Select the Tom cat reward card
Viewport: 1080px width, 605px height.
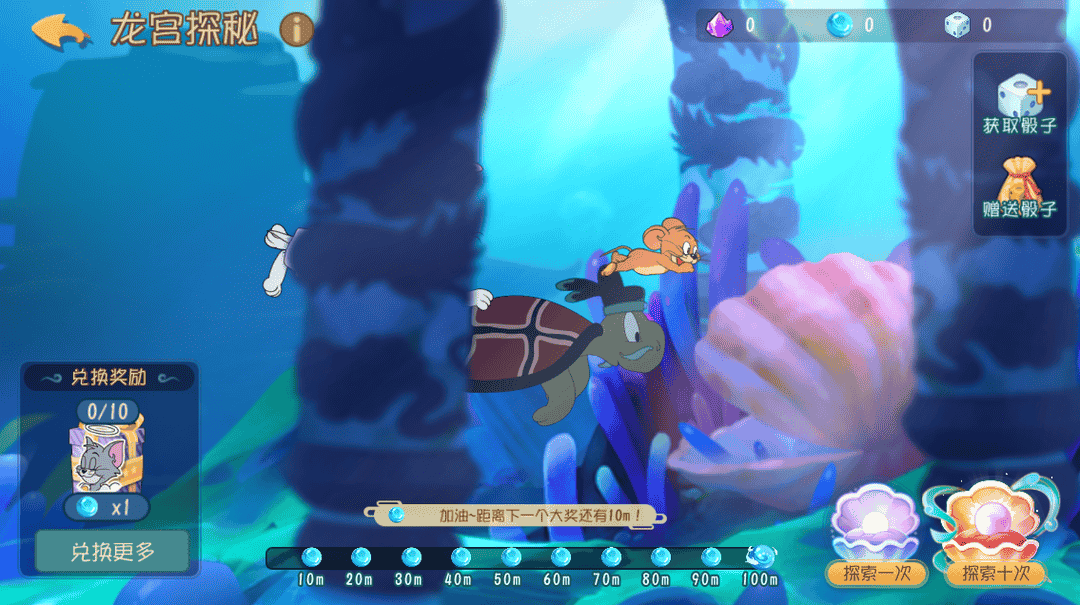tap(107, 454)
